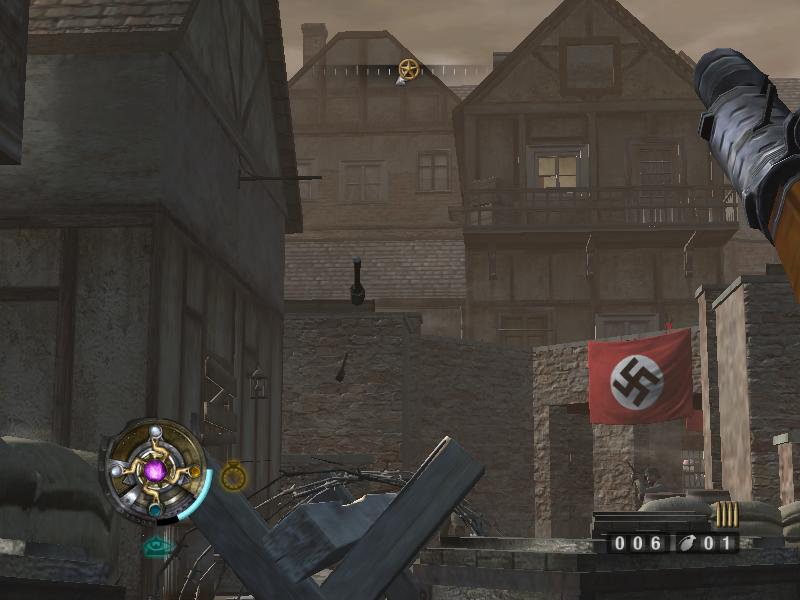Image resolution: width=800 pixels, height=600 pixels.
Task: Click the teal eye icon below medallion
Action: click(157, 547)
